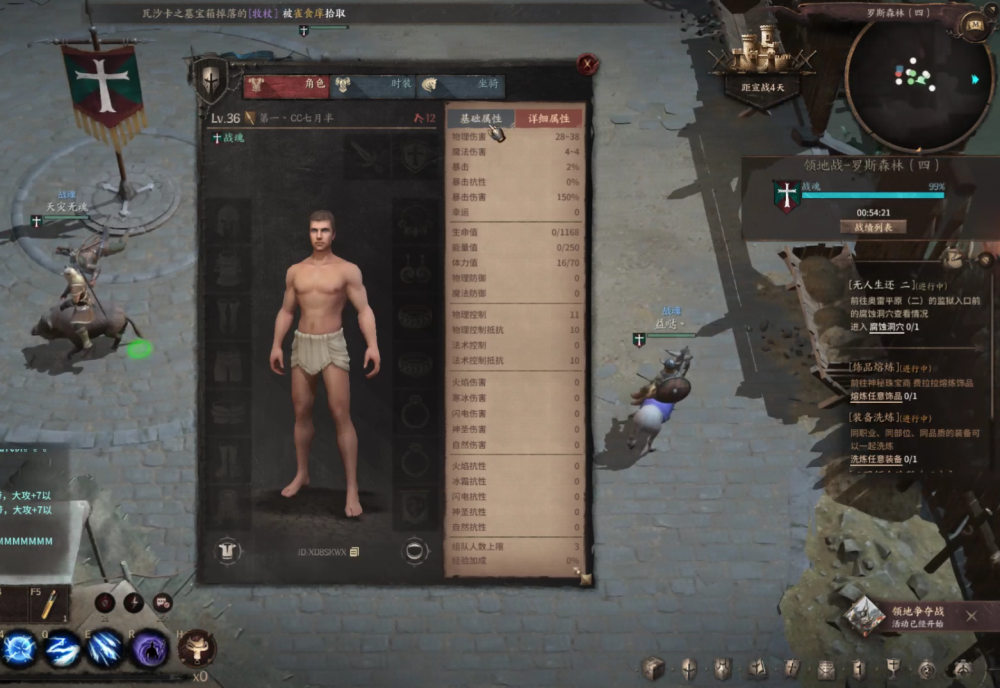Cast the purple vortex silhouette skill
The height and width of the screenshot is (688, 1000).
(x=150, y=648)
